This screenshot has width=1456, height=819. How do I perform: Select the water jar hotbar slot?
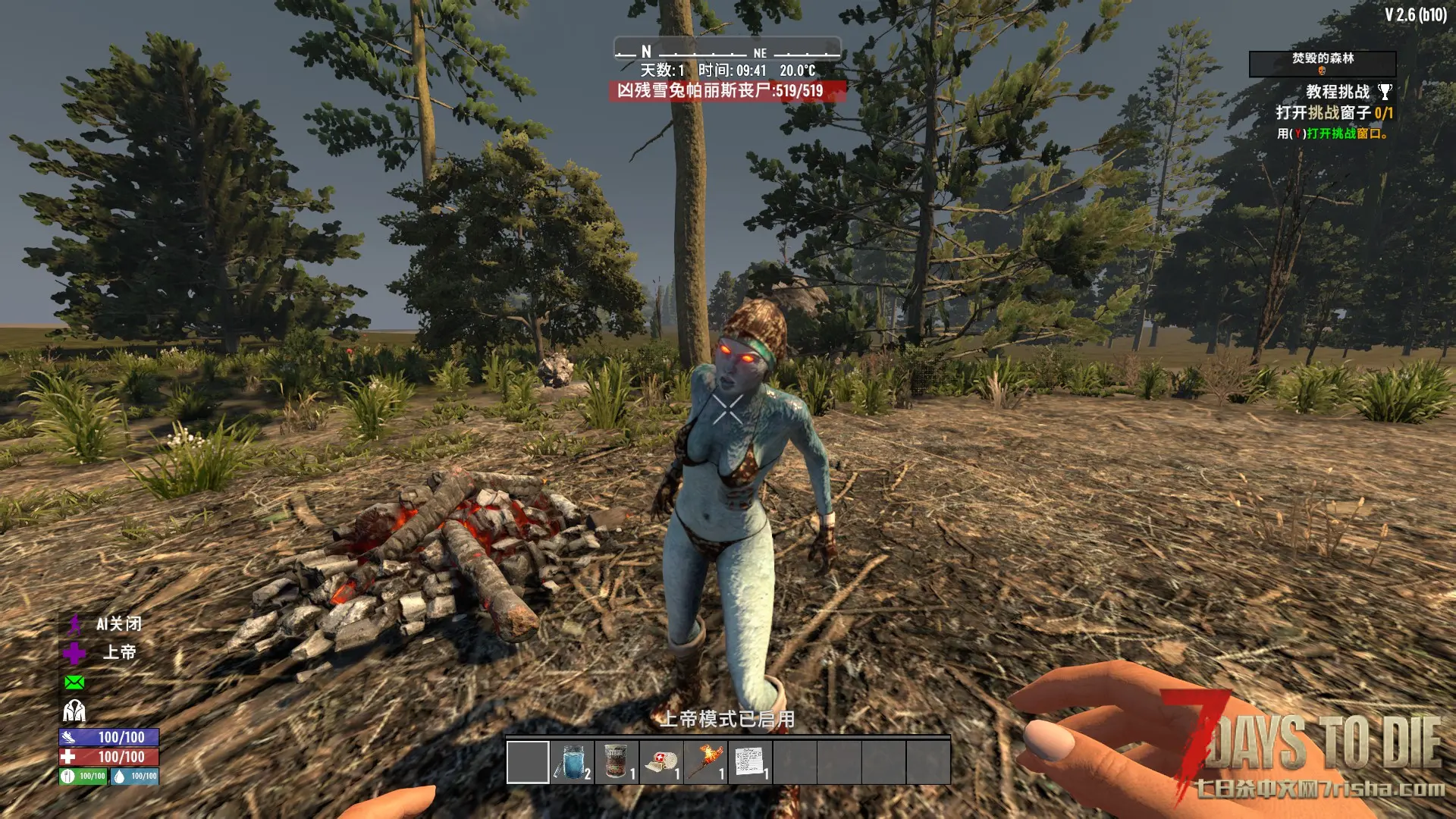click(573, 761)
